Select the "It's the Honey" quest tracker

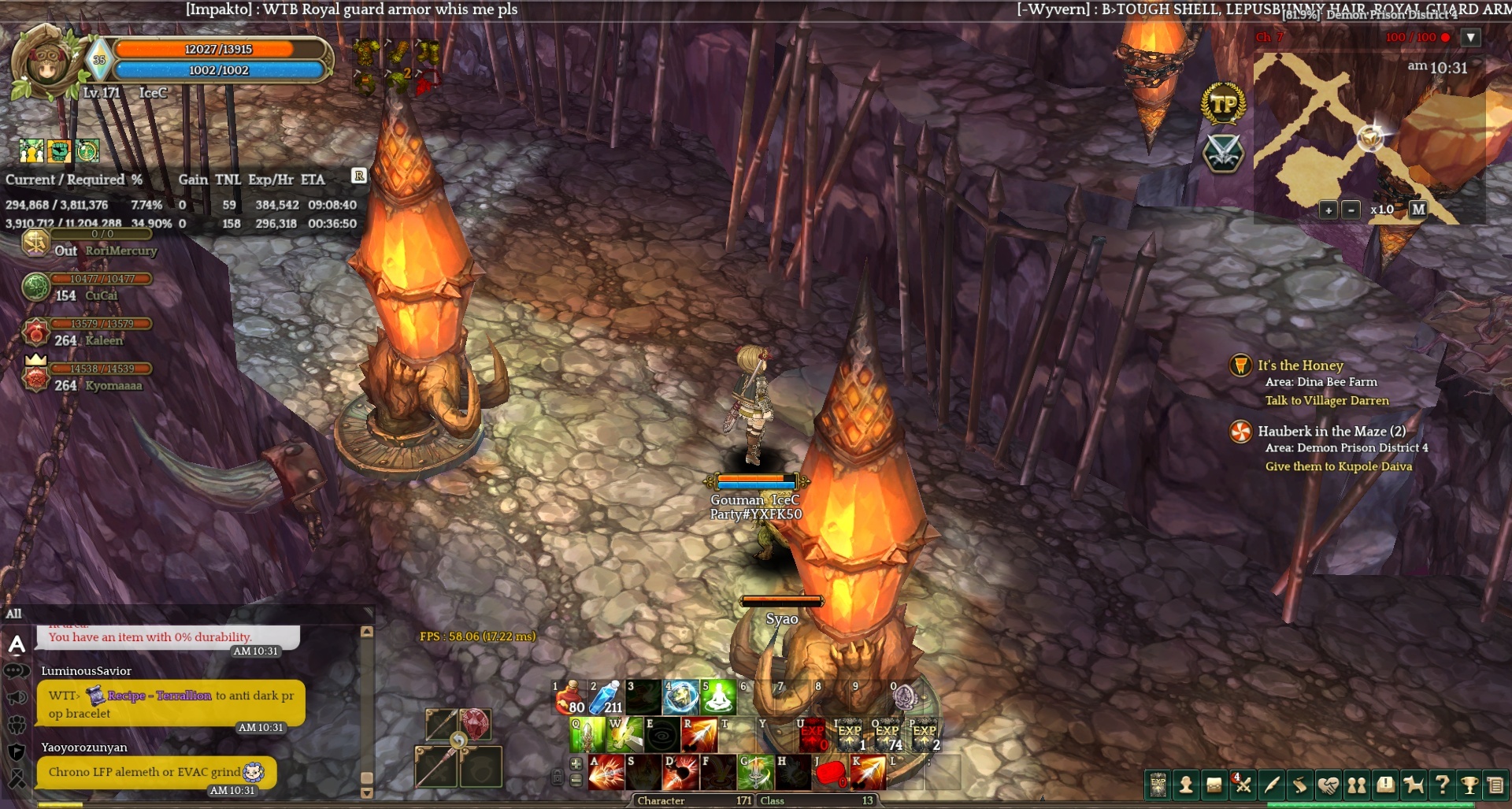click(x=1300, y=366)
